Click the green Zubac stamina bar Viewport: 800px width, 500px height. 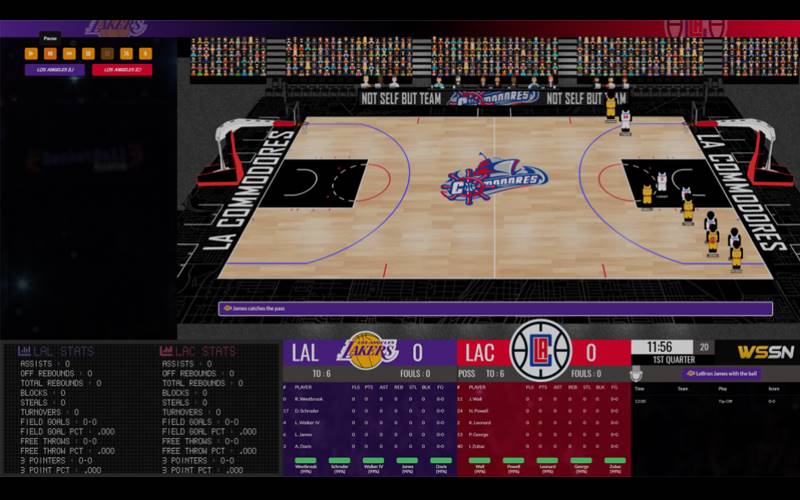615,460
